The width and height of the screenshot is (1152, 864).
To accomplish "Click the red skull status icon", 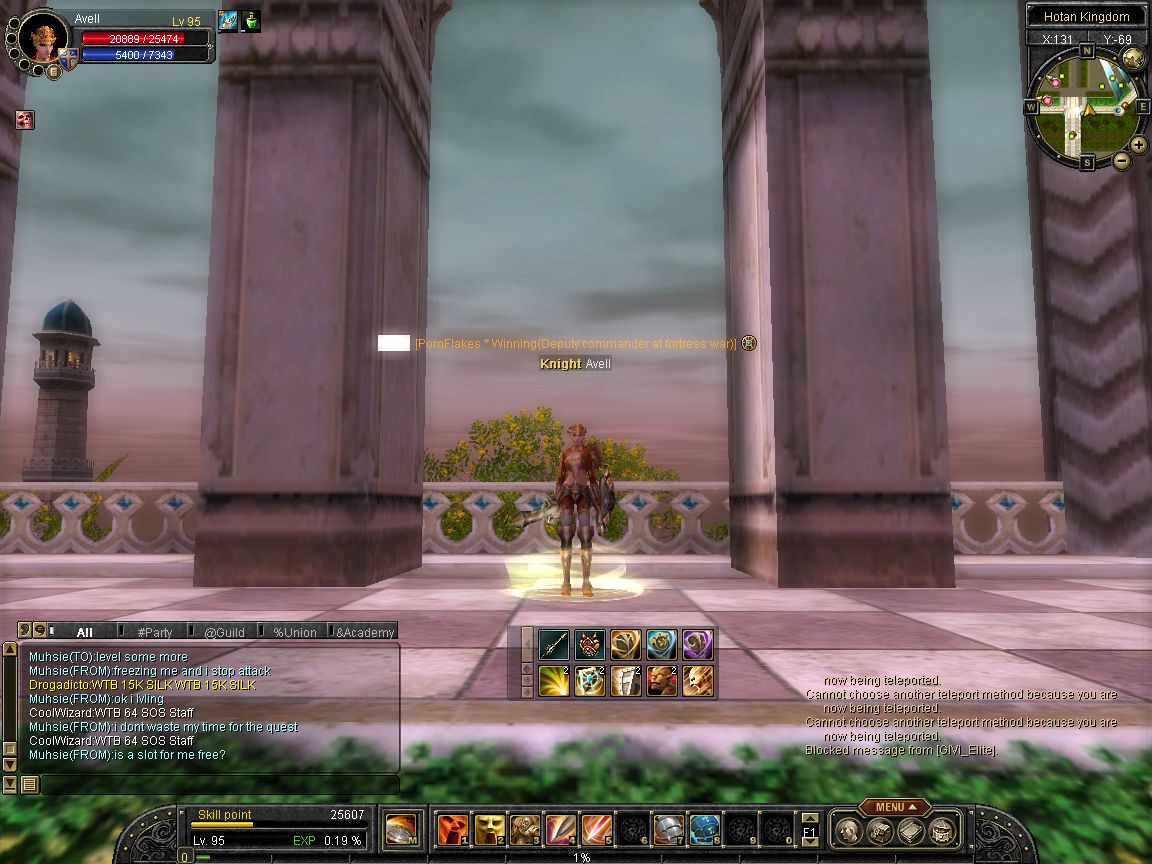I will pos(25,120).
